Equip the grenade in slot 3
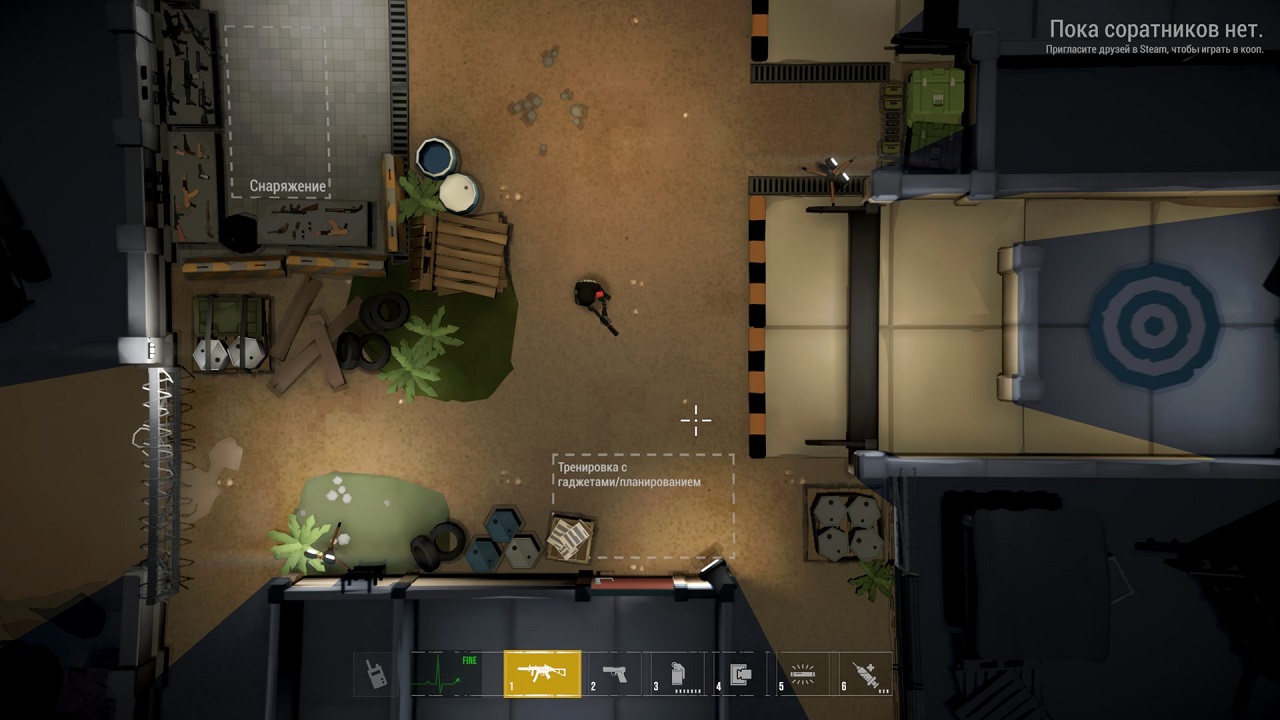The width and height of the screenshot is (1280, 720). 678,673
